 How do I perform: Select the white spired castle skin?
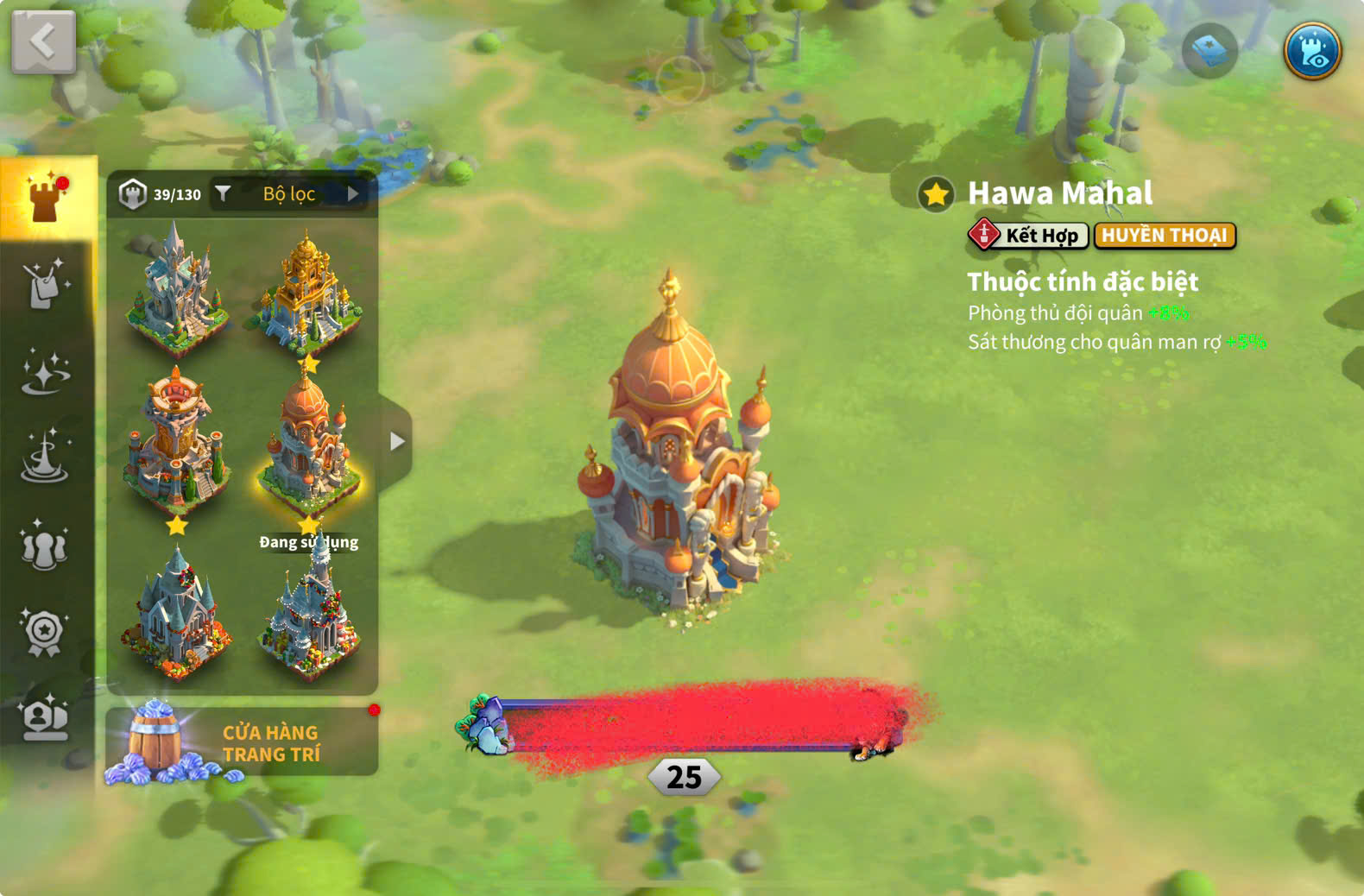(177, 289)
